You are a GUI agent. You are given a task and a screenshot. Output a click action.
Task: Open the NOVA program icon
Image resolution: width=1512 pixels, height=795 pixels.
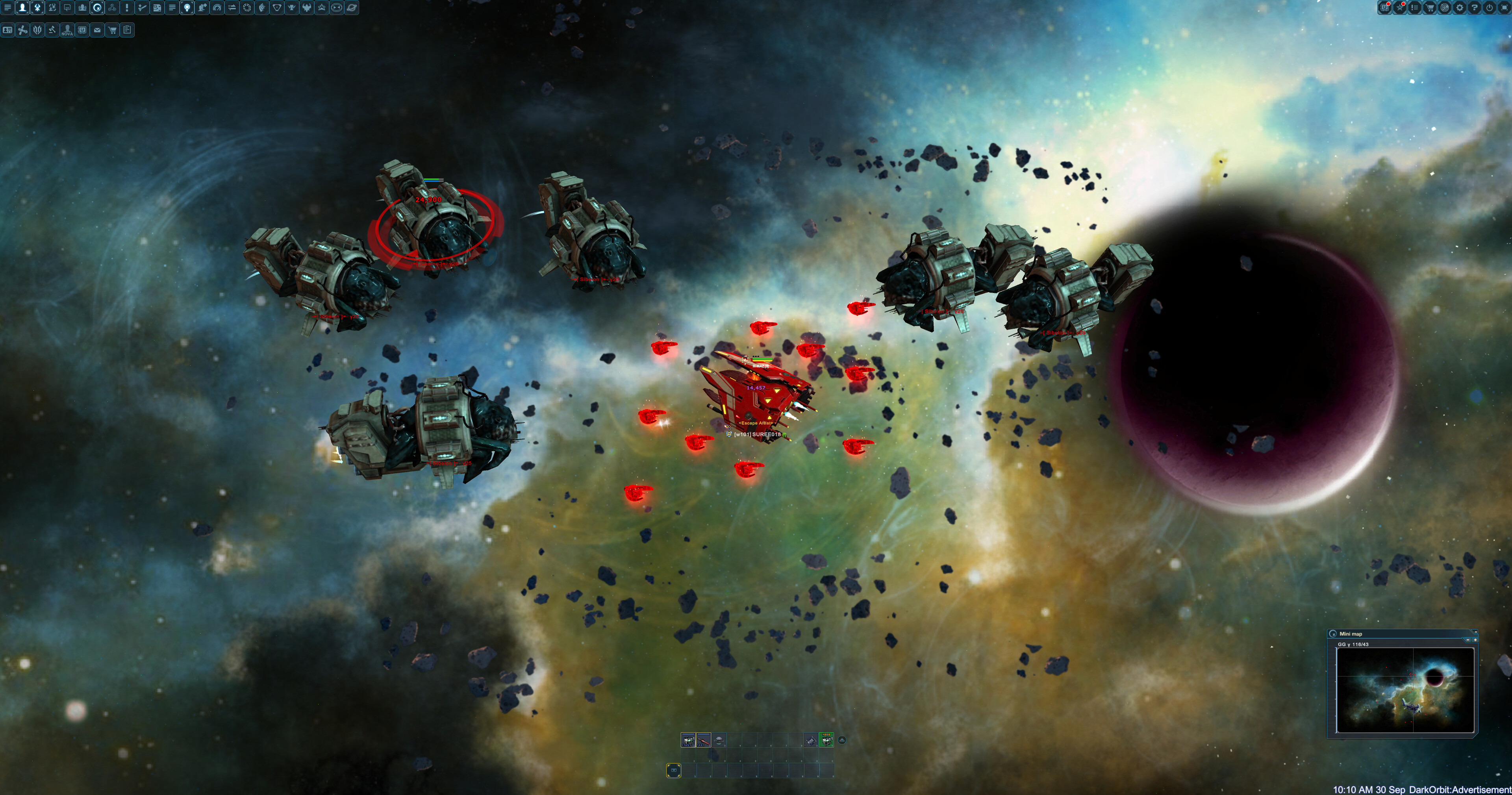pyautogui.click(x=67, y=30)
